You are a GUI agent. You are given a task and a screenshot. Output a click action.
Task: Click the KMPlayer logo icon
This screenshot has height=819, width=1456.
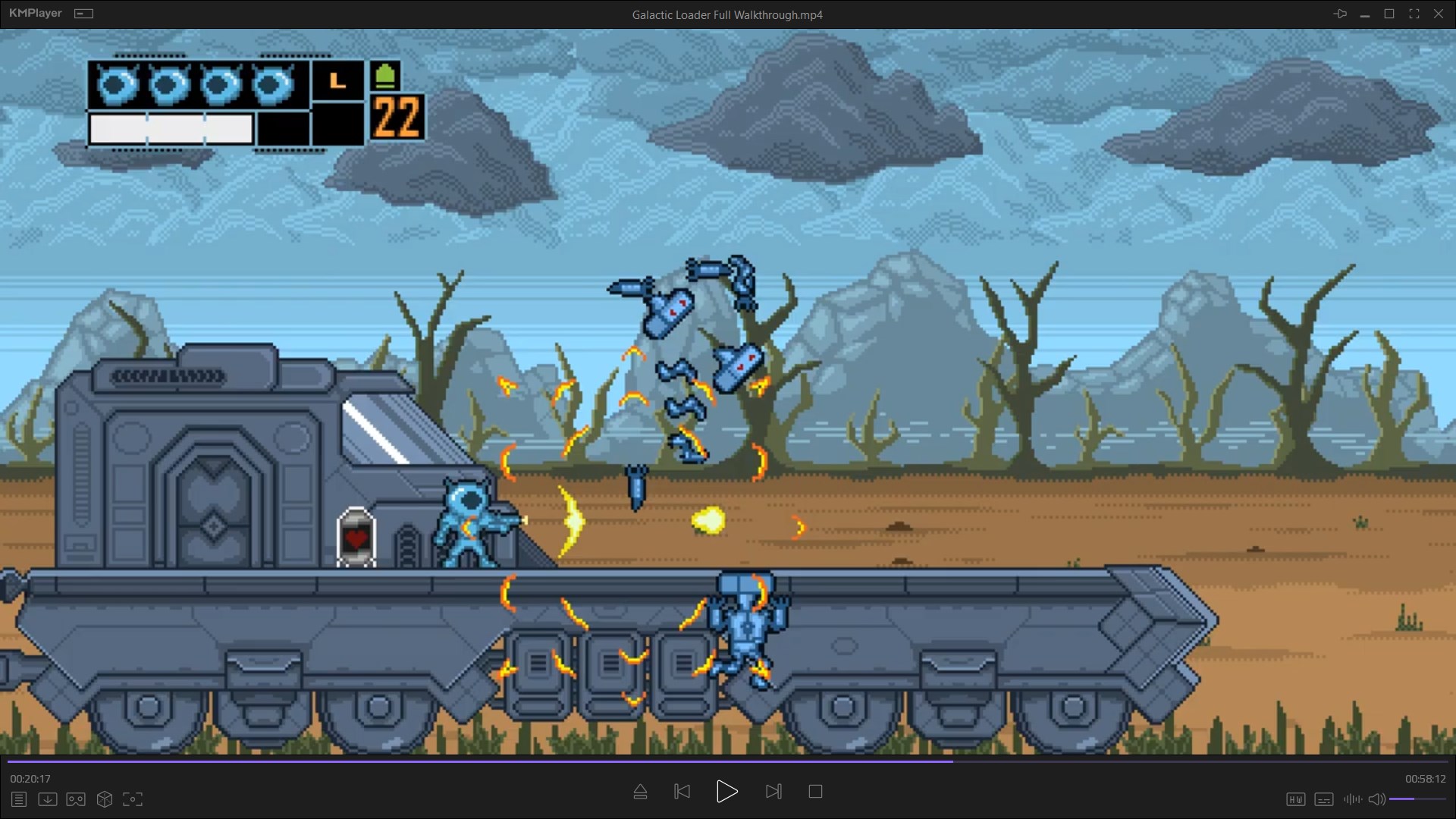click(x=34, y=13)
